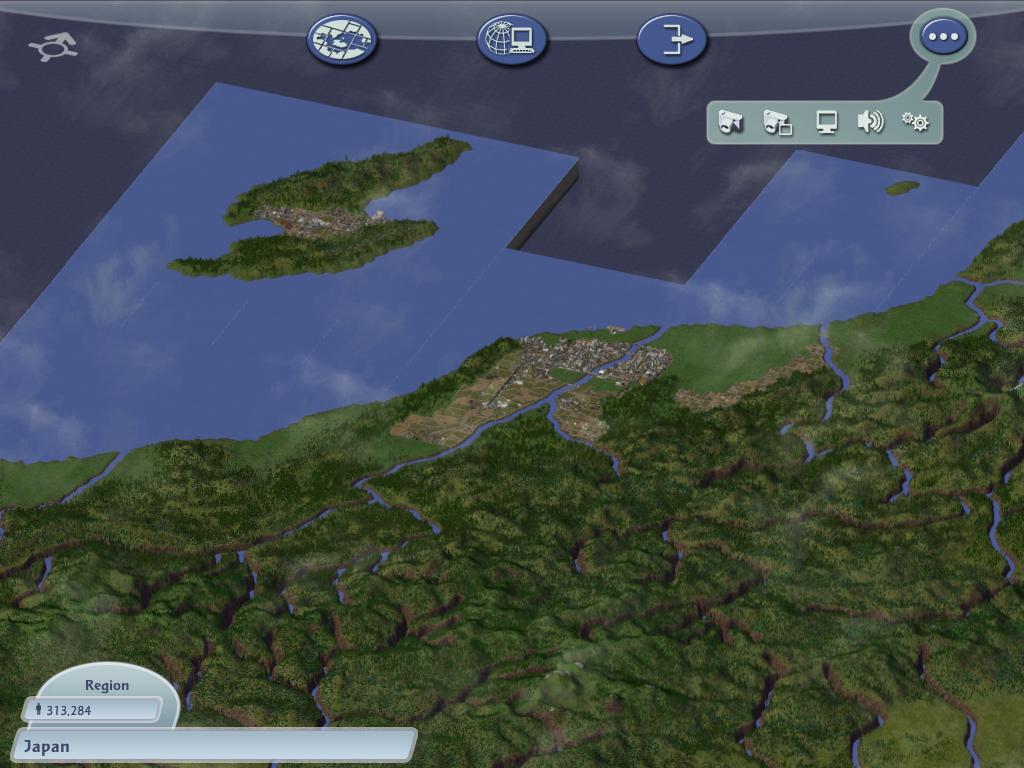
Task: Click the globe and computer internet button
Action: [511, 40]
